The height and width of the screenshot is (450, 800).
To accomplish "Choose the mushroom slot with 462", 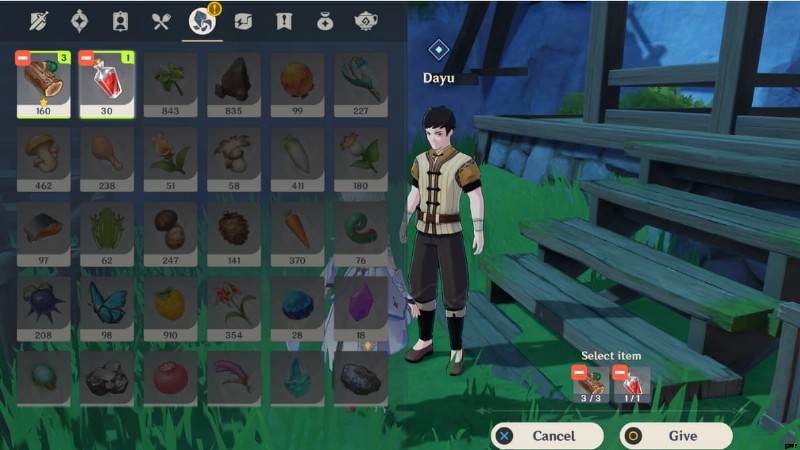I will 44,159.
